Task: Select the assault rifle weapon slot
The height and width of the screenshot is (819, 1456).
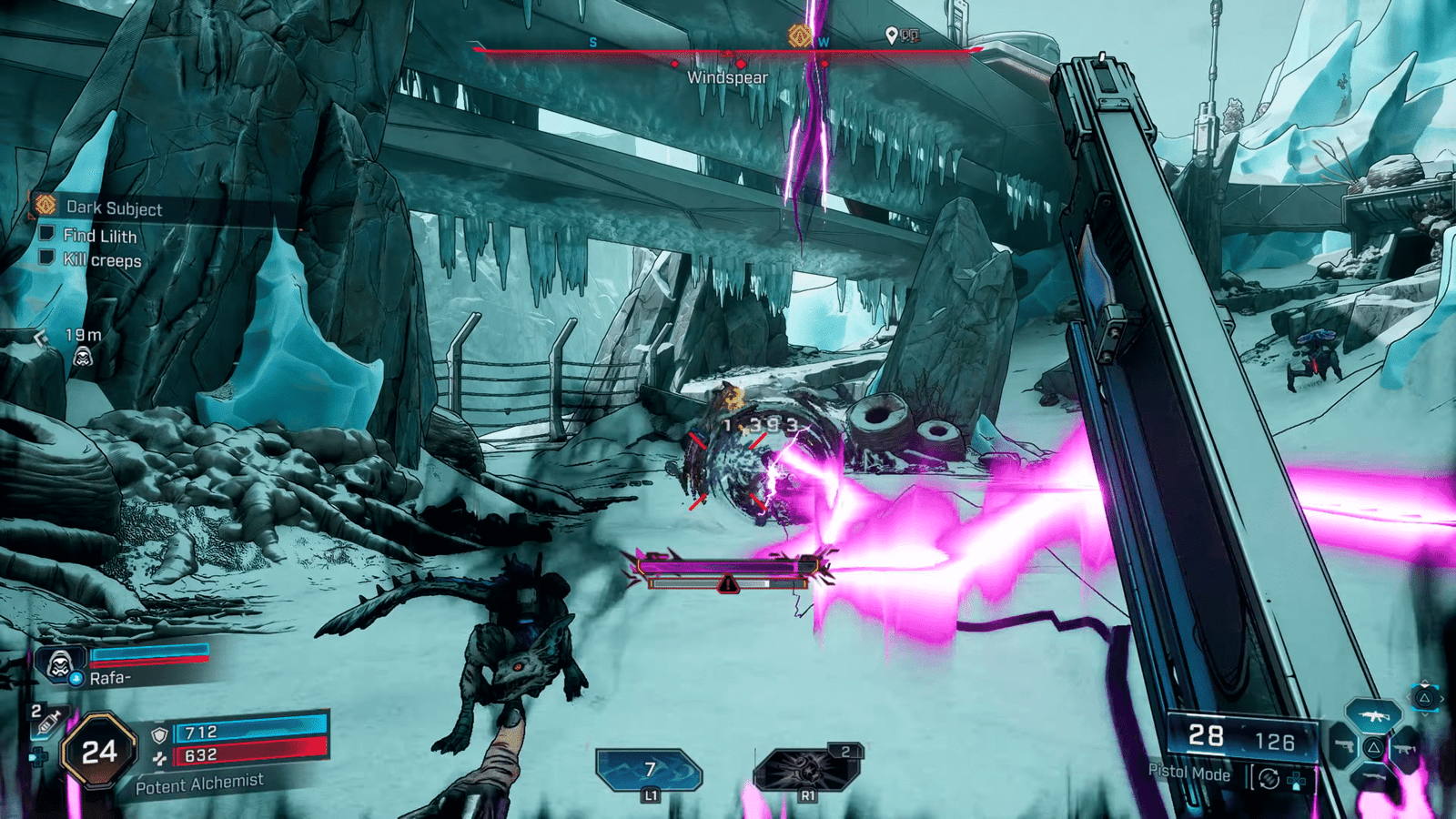Action: (x=1373, y=717)
